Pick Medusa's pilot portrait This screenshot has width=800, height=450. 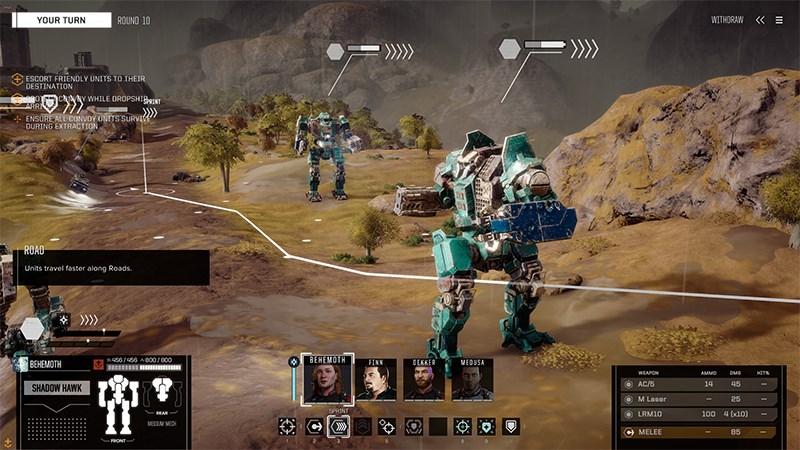[x=472, y=380]
